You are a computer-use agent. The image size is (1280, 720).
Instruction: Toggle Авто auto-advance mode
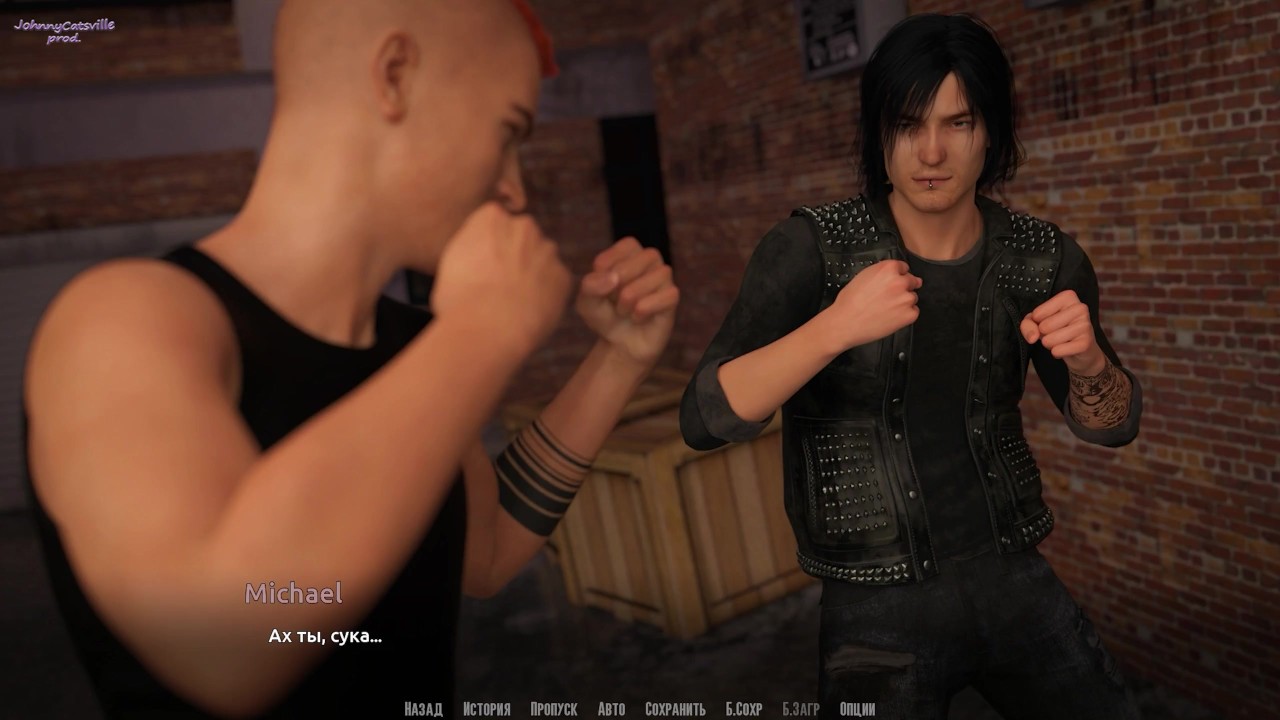tap(611, 709)
